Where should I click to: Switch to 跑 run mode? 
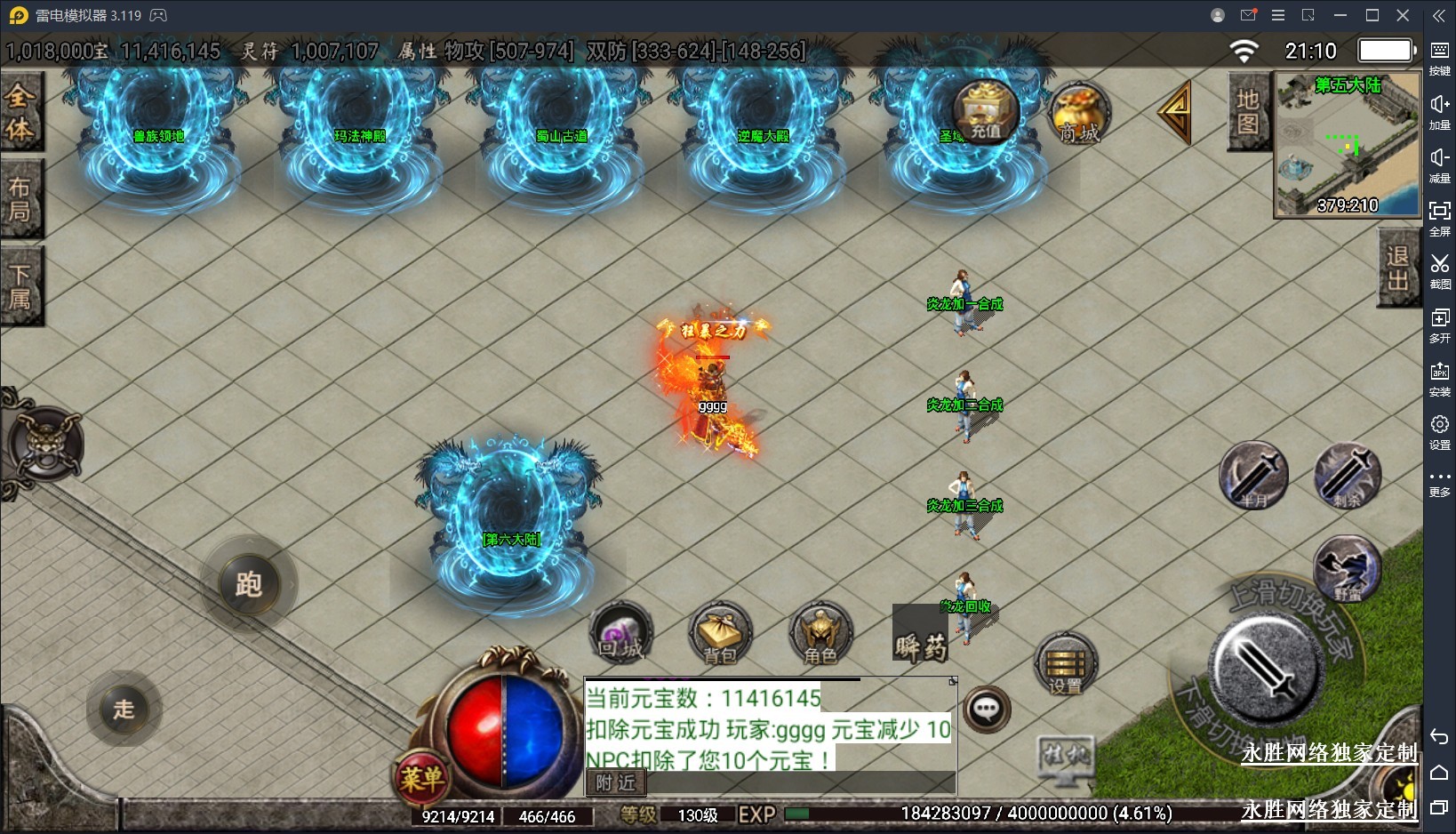[x=249, y=584]
